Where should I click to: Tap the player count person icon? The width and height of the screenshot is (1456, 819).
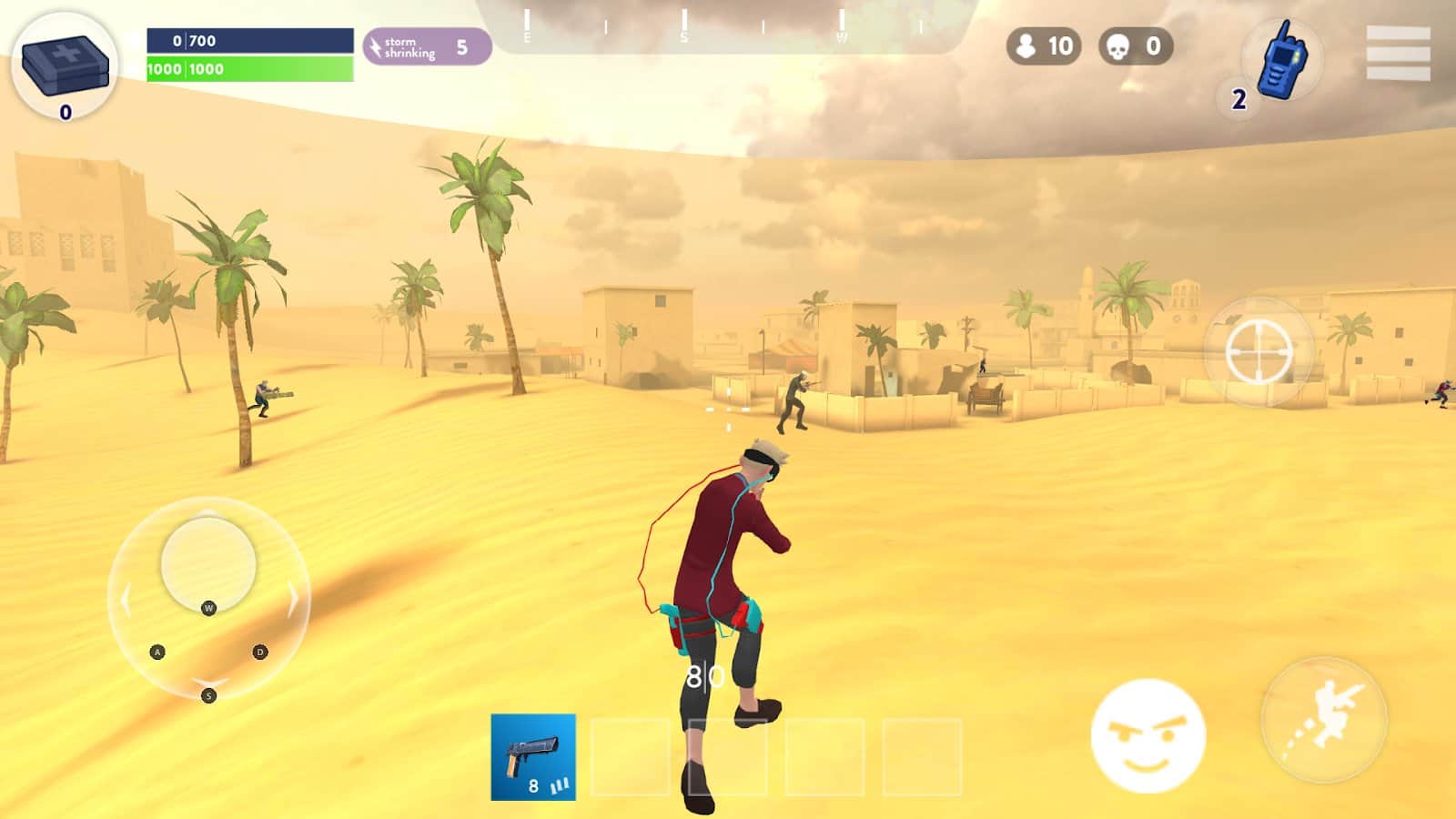(x=1027, y=43)
